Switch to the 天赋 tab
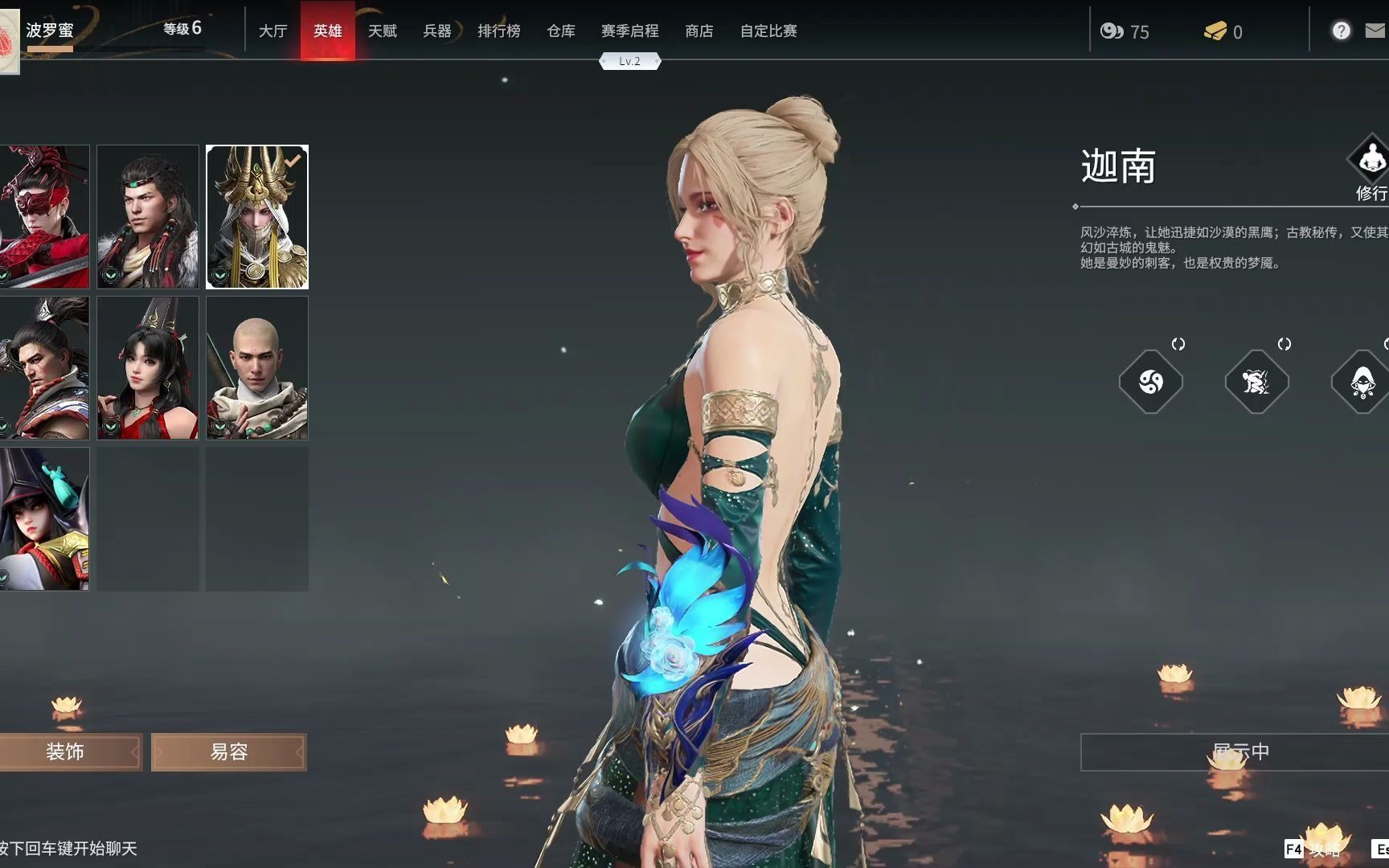1389x868 pixels. [383, 31]
